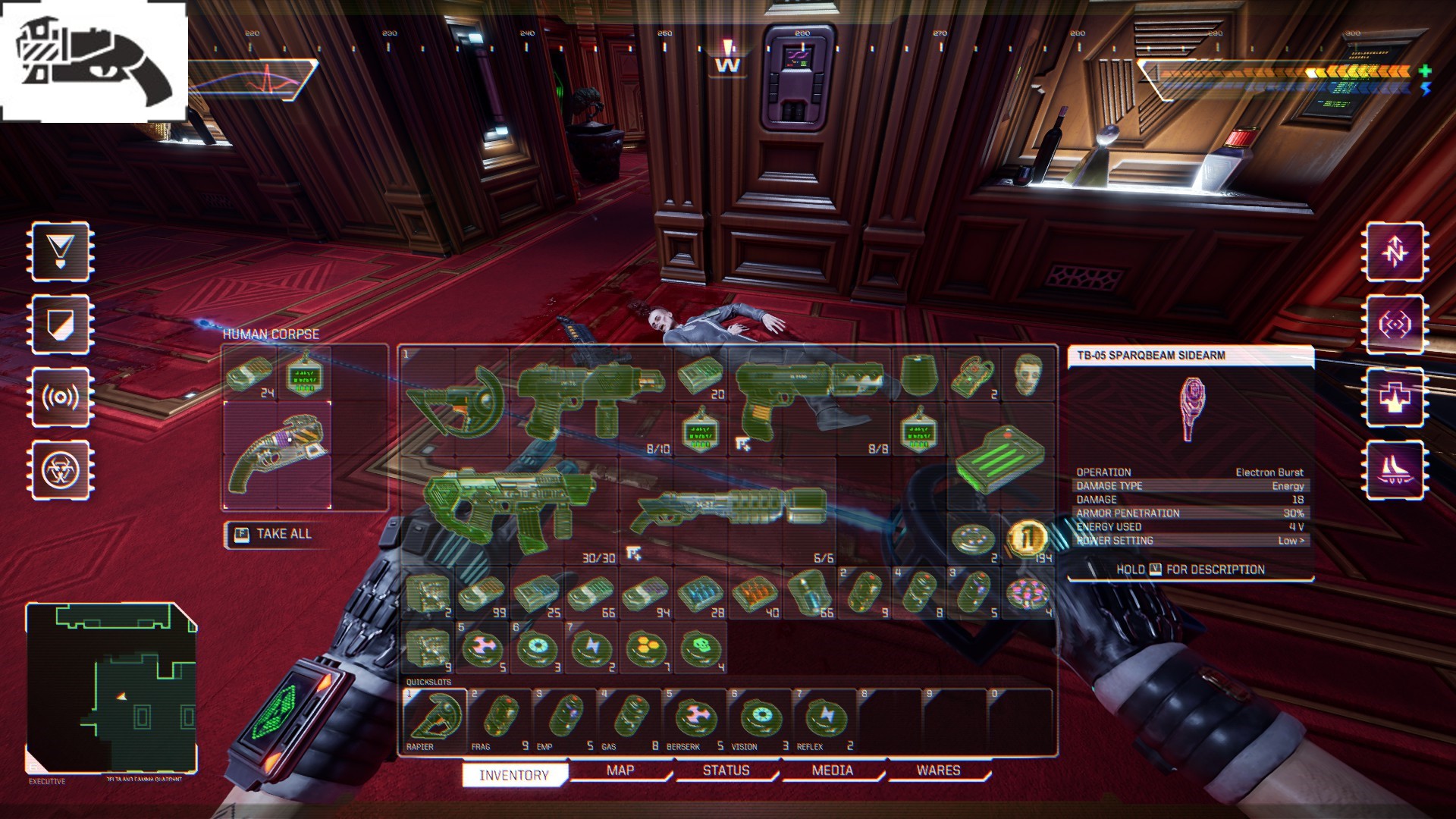Screen dimensions: 1456x819
Task: Select the EMP grenade quickslot
Action: (565, 719)
